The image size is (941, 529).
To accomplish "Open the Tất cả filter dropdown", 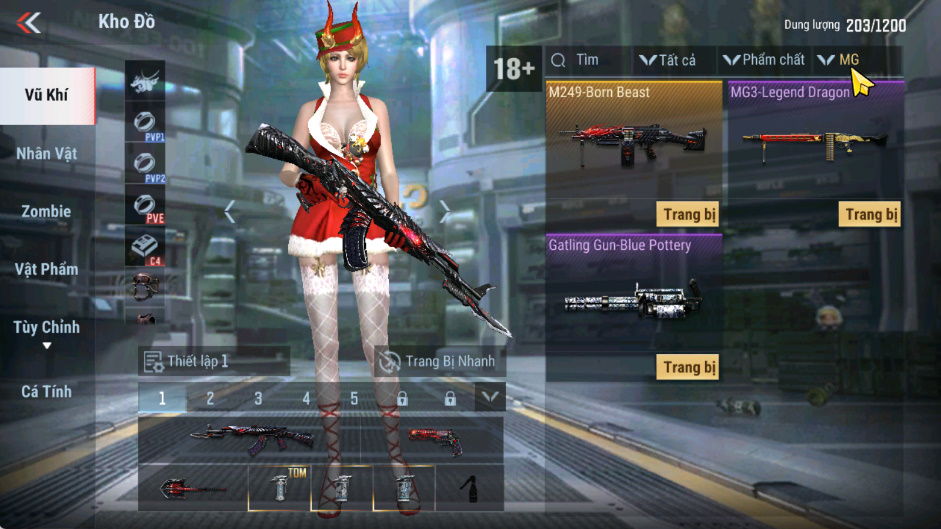I will pyautogui.click(x=668, y=60).
